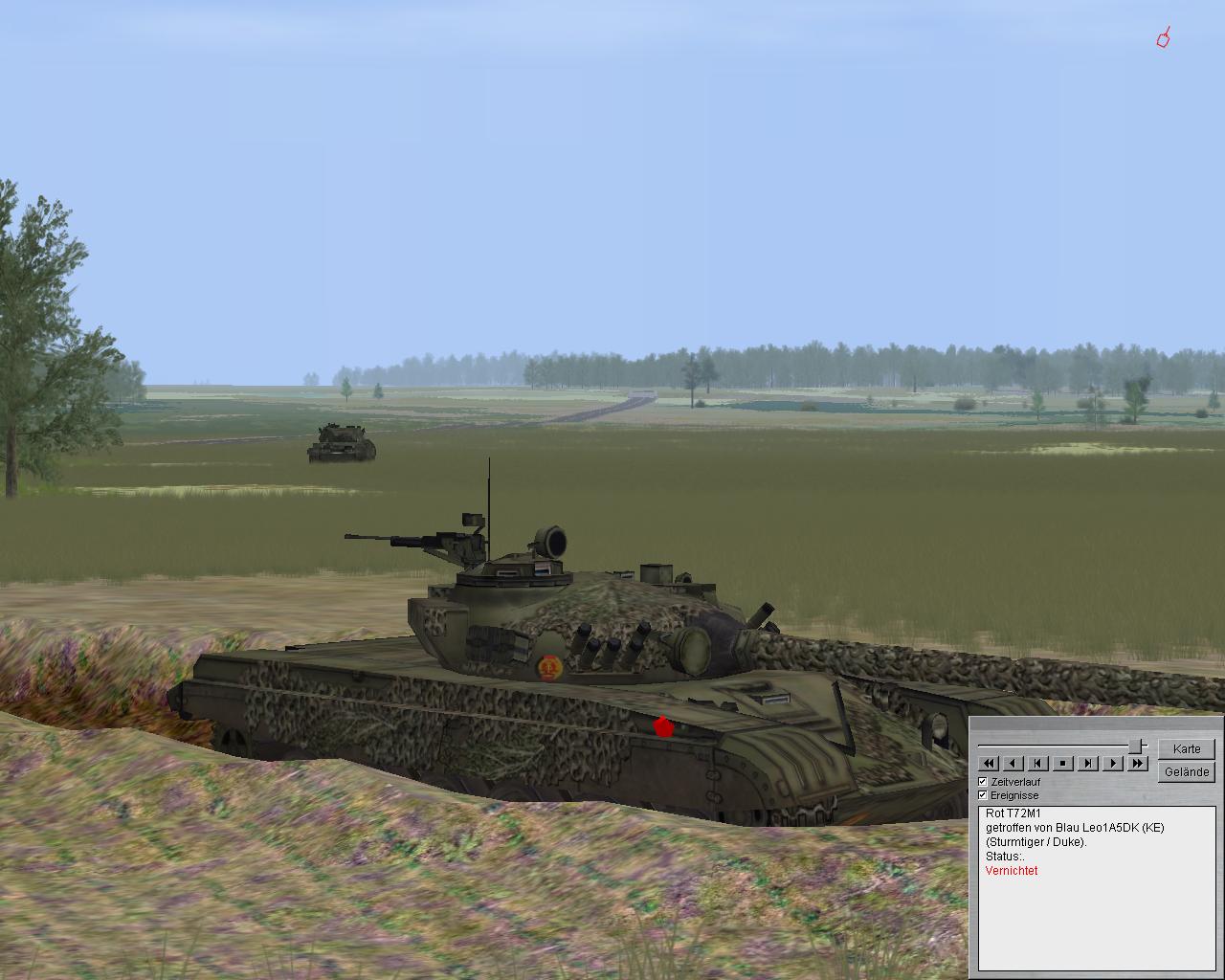The height and width of the screenshot is (980, 1225).
Task: Click the fast rewind double-arrow button
Action: [x=989, y=763]
